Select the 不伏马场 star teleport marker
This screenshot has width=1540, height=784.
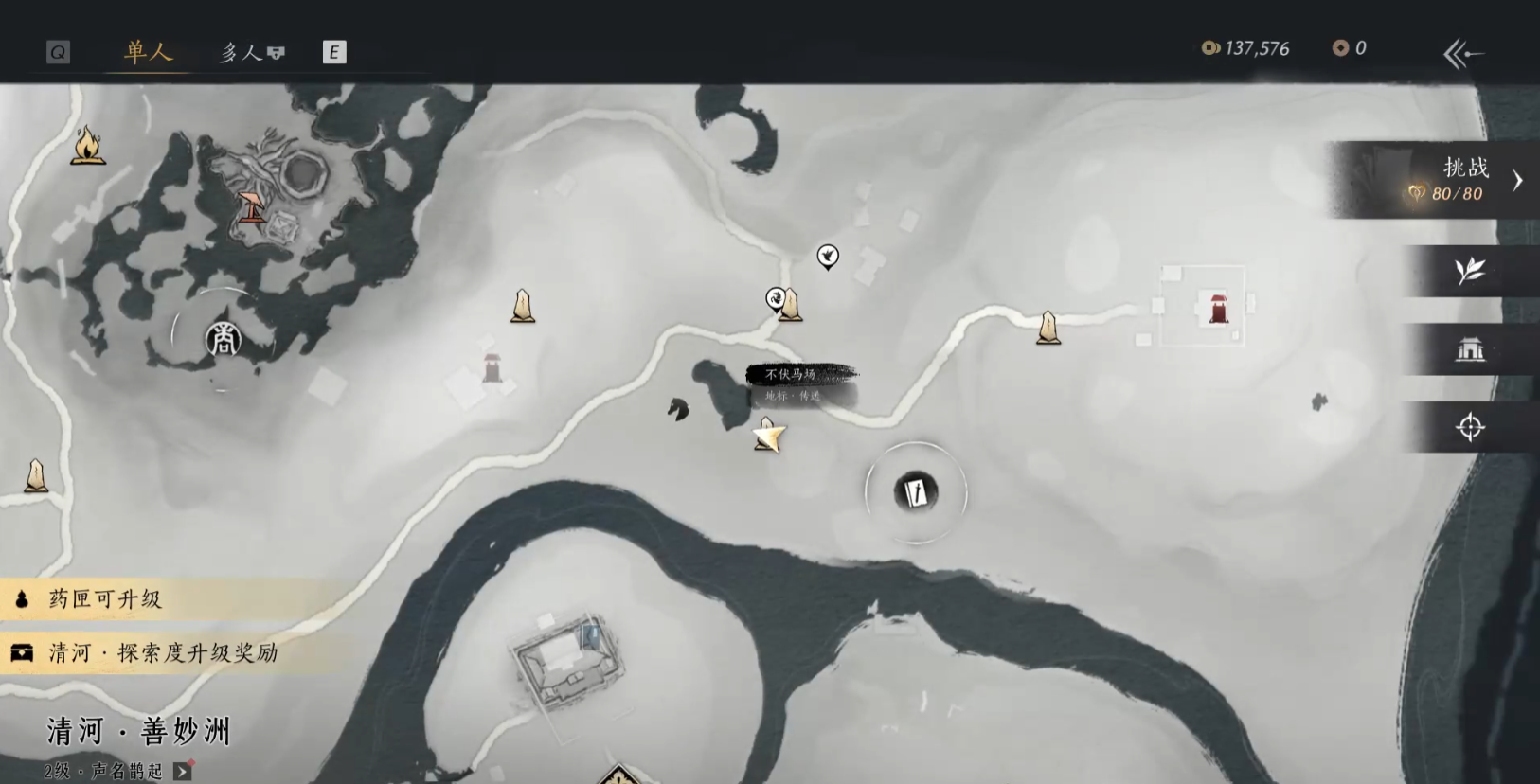pyautogui.click(x=769, y=437)
